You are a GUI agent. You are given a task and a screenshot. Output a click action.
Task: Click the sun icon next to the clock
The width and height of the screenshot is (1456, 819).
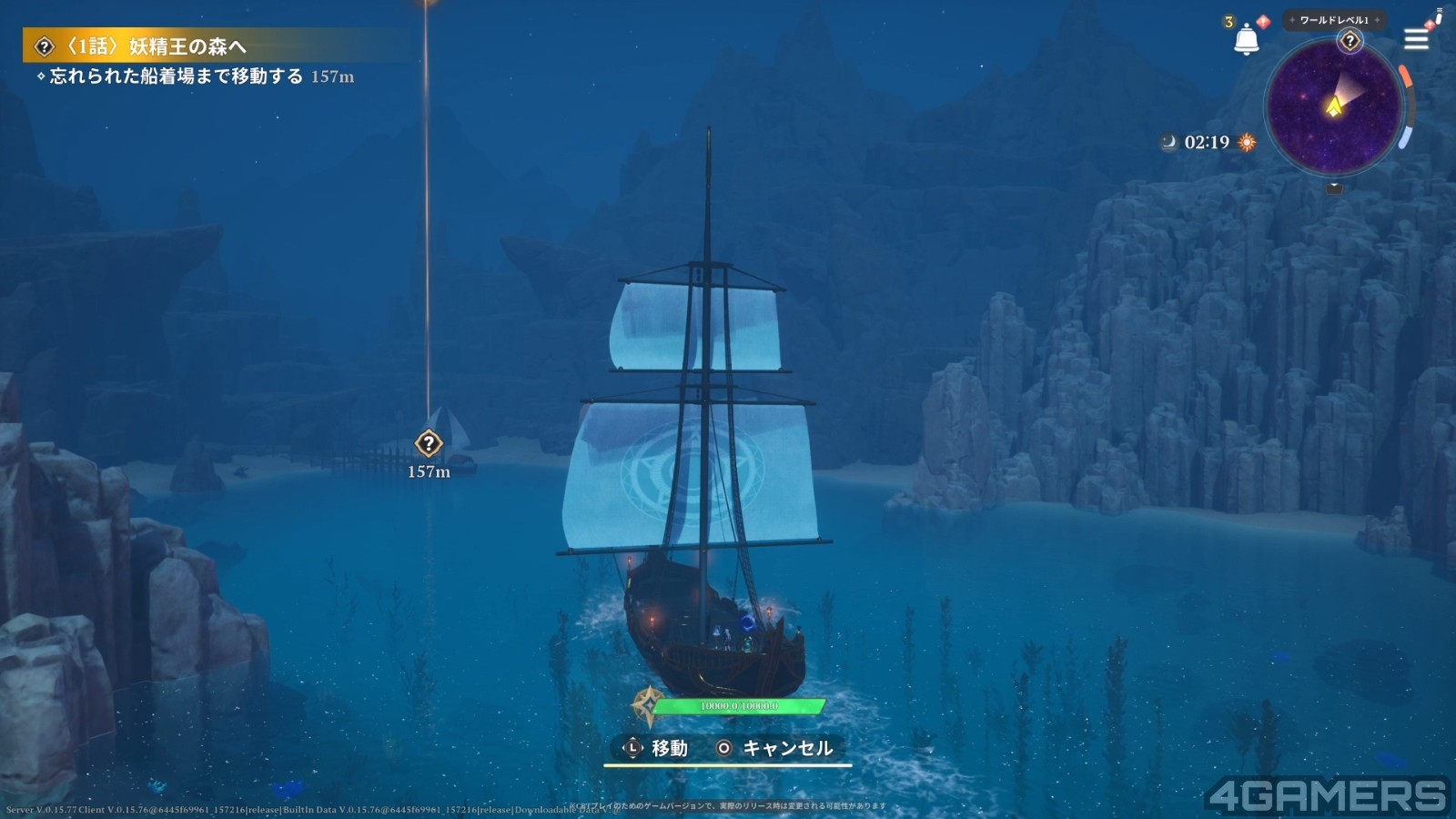pos(1247,142)
